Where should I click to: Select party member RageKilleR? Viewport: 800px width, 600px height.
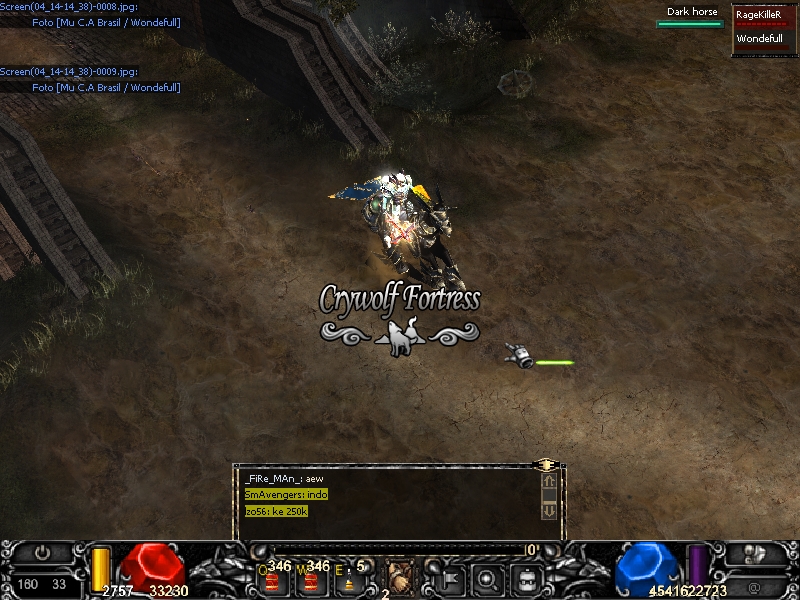[x=758, y=15]
